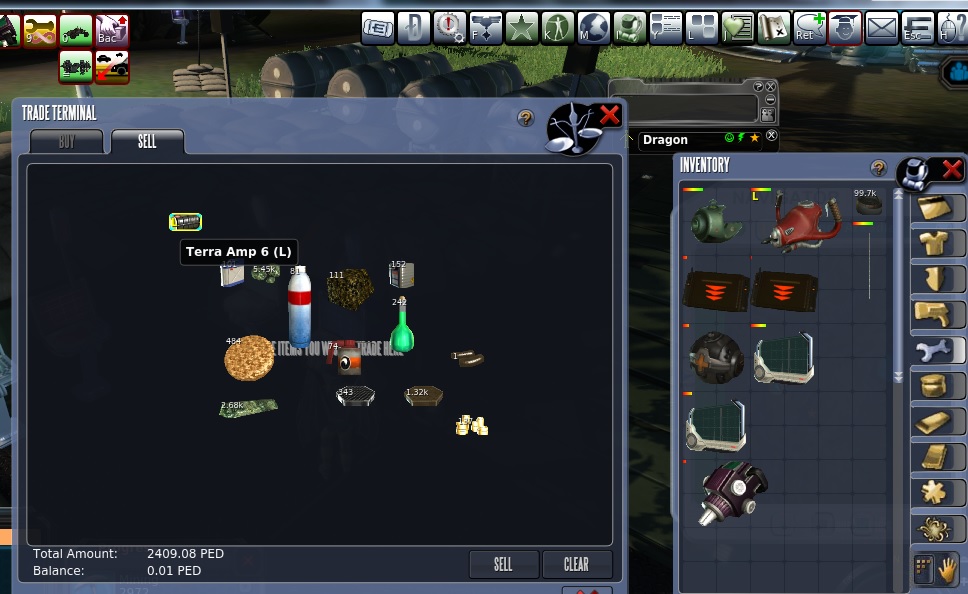Select the Terra Amp 6 (L) item
968x594 pixels.
pos(186,222)
